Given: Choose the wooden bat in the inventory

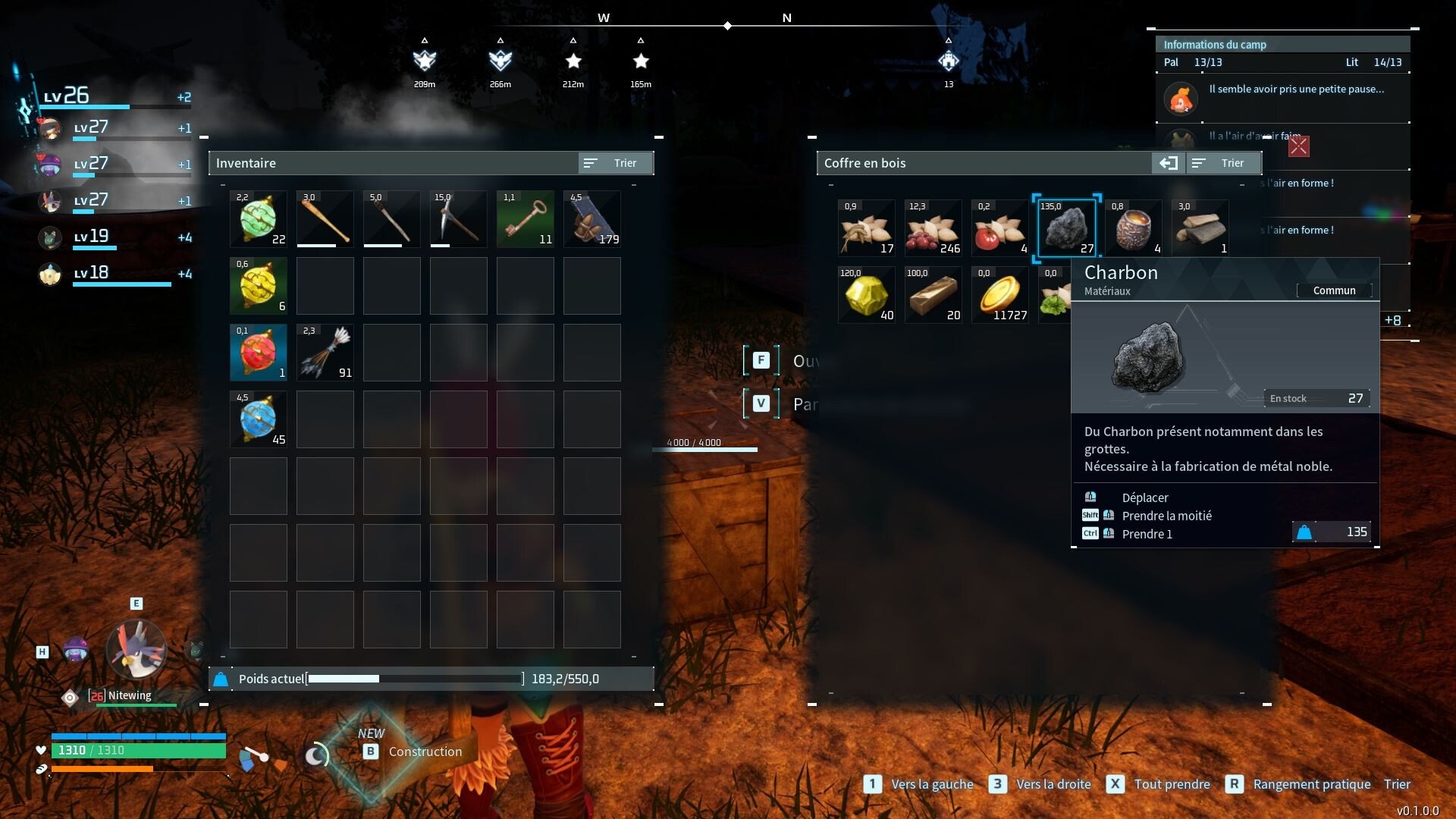Looking at the screenshot, I should pyautogui.click(x=325, y=219).
